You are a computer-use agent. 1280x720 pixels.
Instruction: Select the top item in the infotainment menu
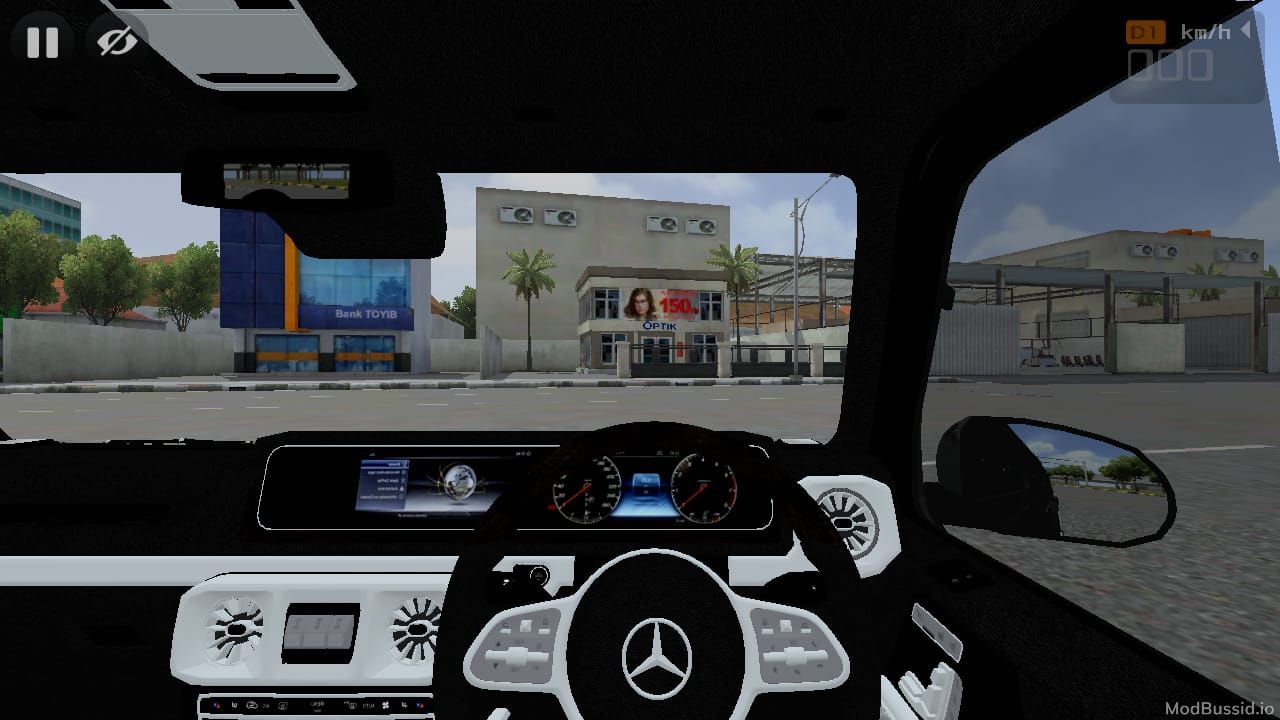point(385,464)
